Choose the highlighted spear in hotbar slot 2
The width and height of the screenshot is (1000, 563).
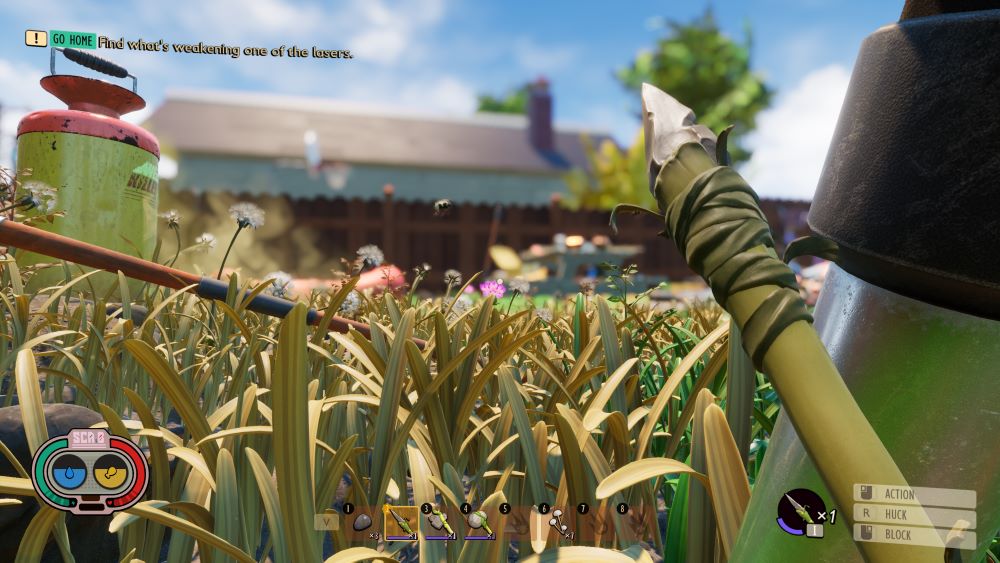(x=401, y=522)
